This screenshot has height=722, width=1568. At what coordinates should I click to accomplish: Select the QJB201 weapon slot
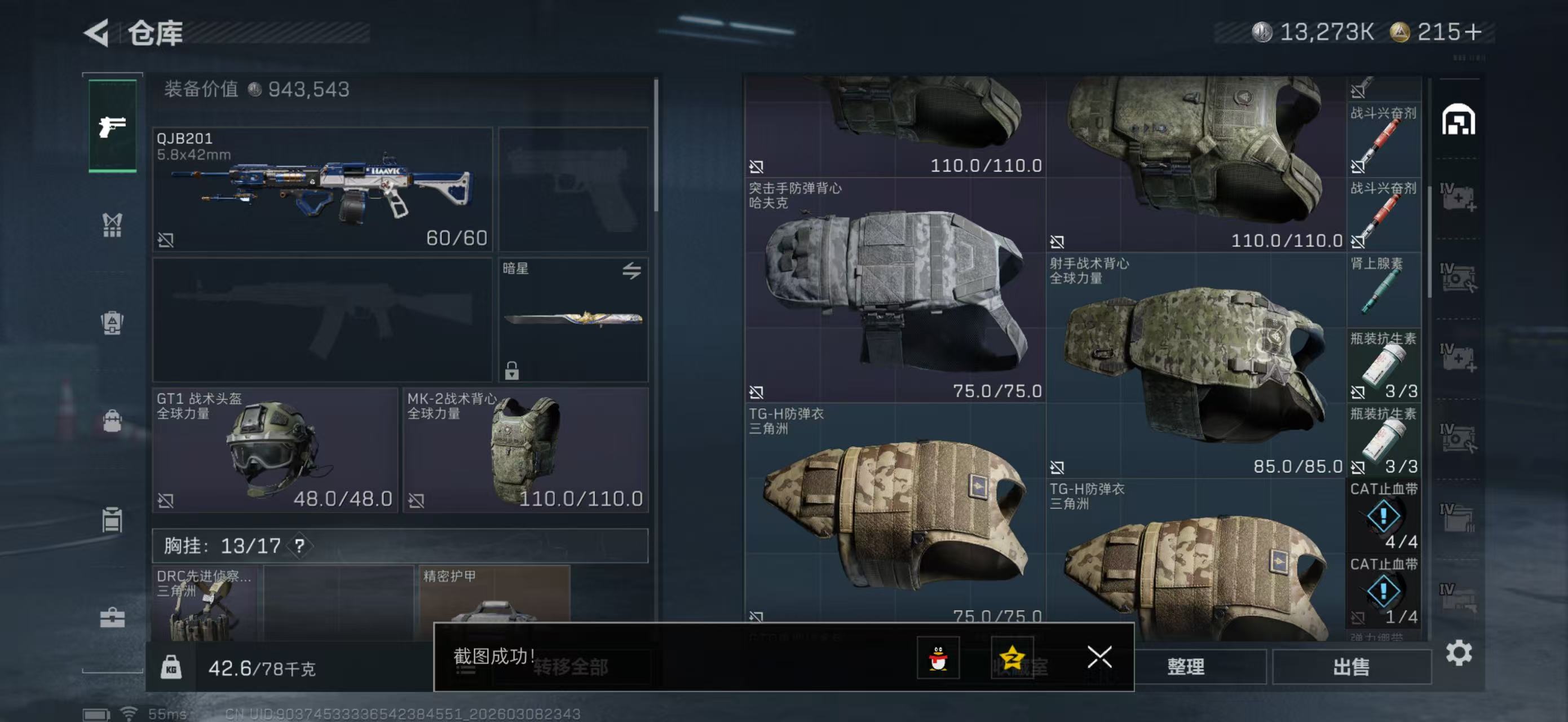click(x=322, y=189)
